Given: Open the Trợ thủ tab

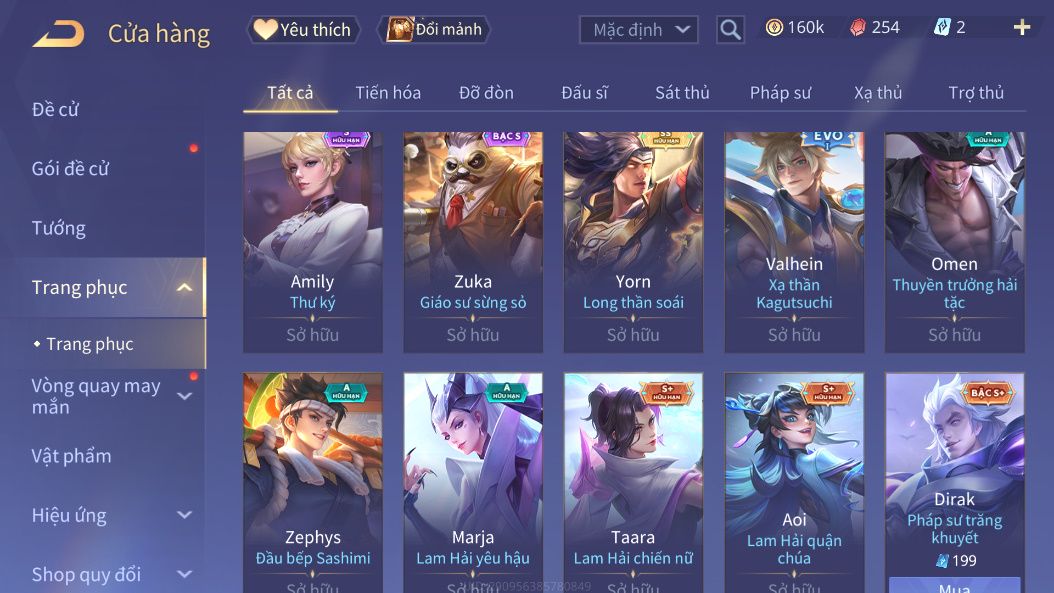Looking at the screenshot, I should click(x=976, y=93).
